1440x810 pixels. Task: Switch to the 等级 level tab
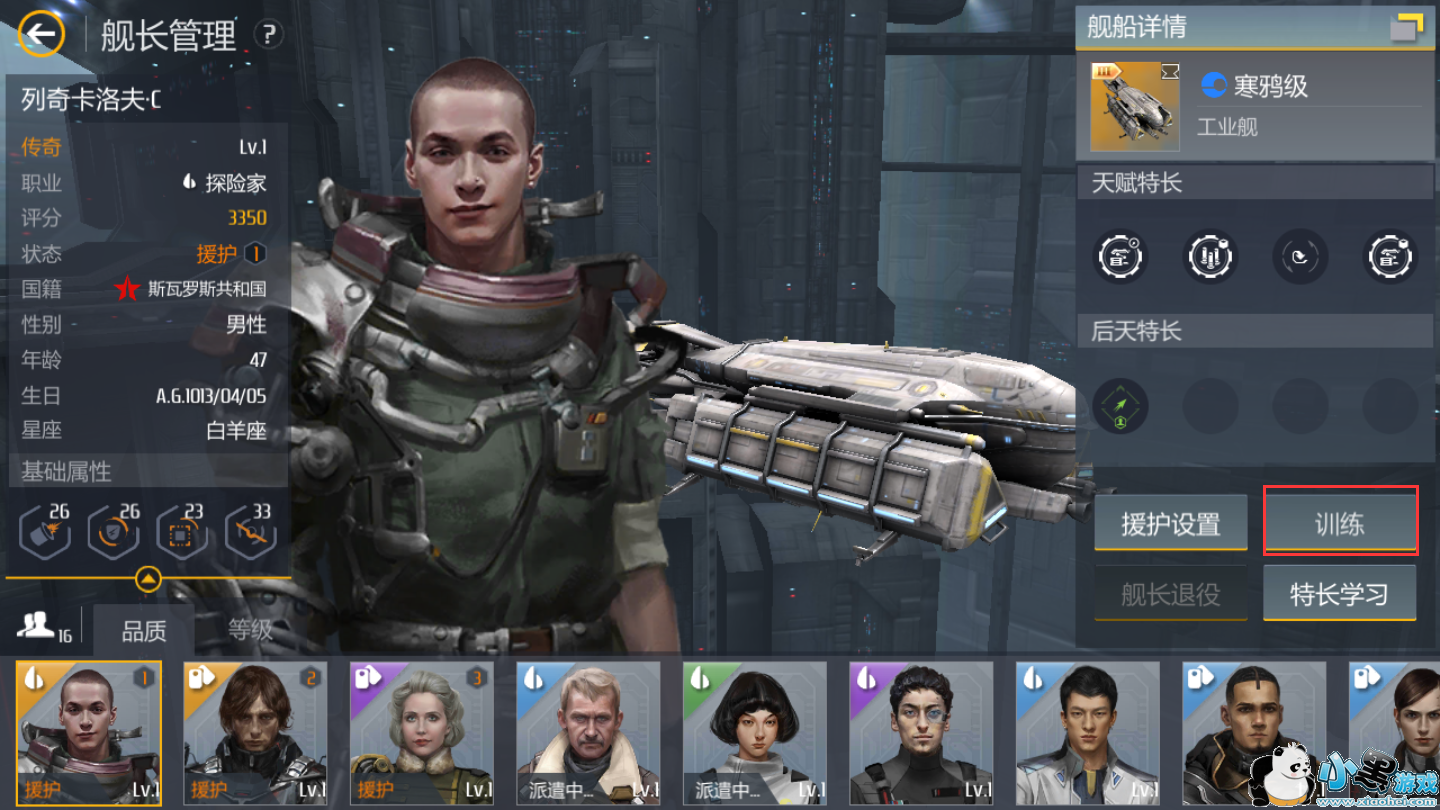pos(249,629)
